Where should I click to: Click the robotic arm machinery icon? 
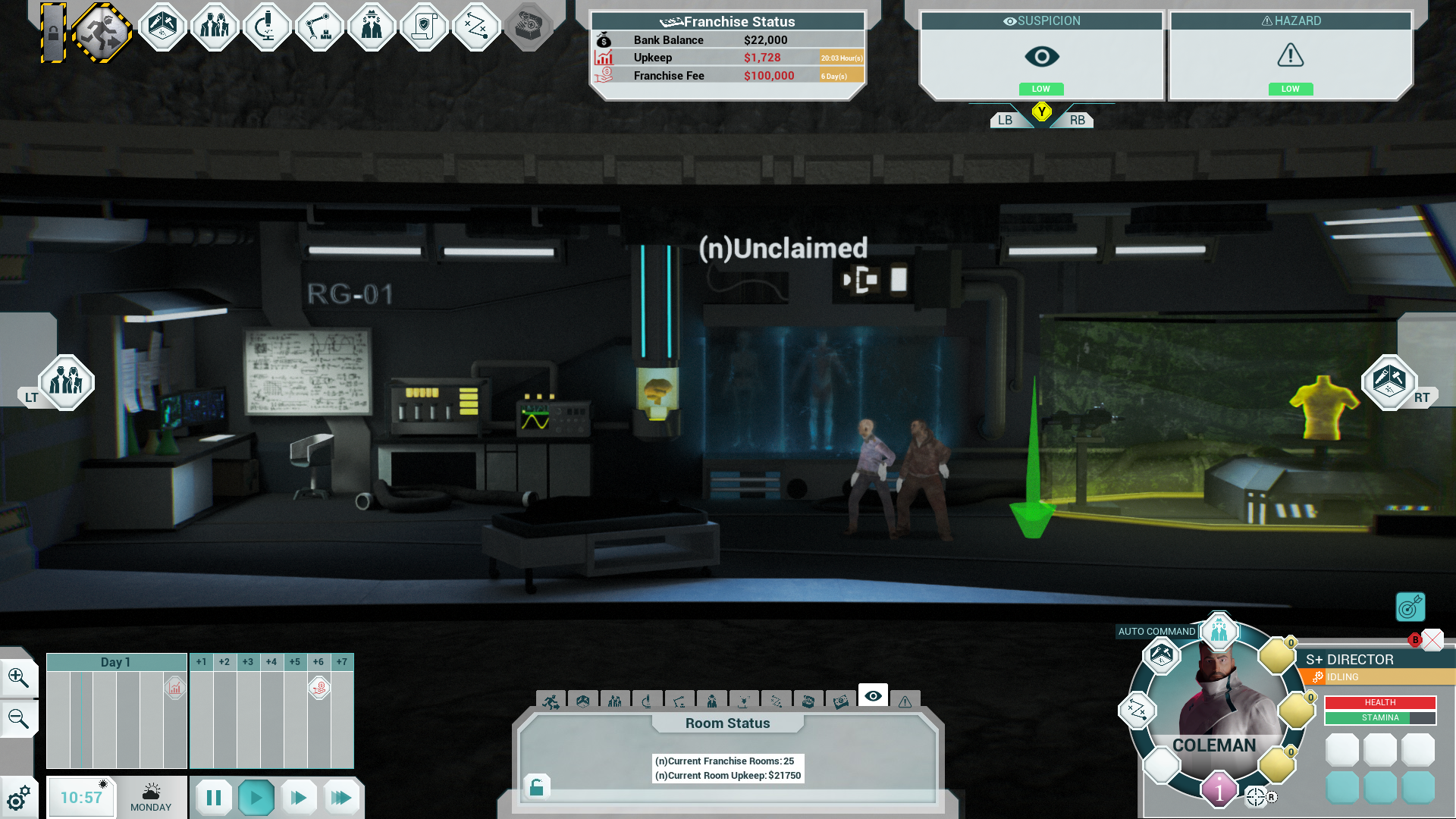(319, 27)
